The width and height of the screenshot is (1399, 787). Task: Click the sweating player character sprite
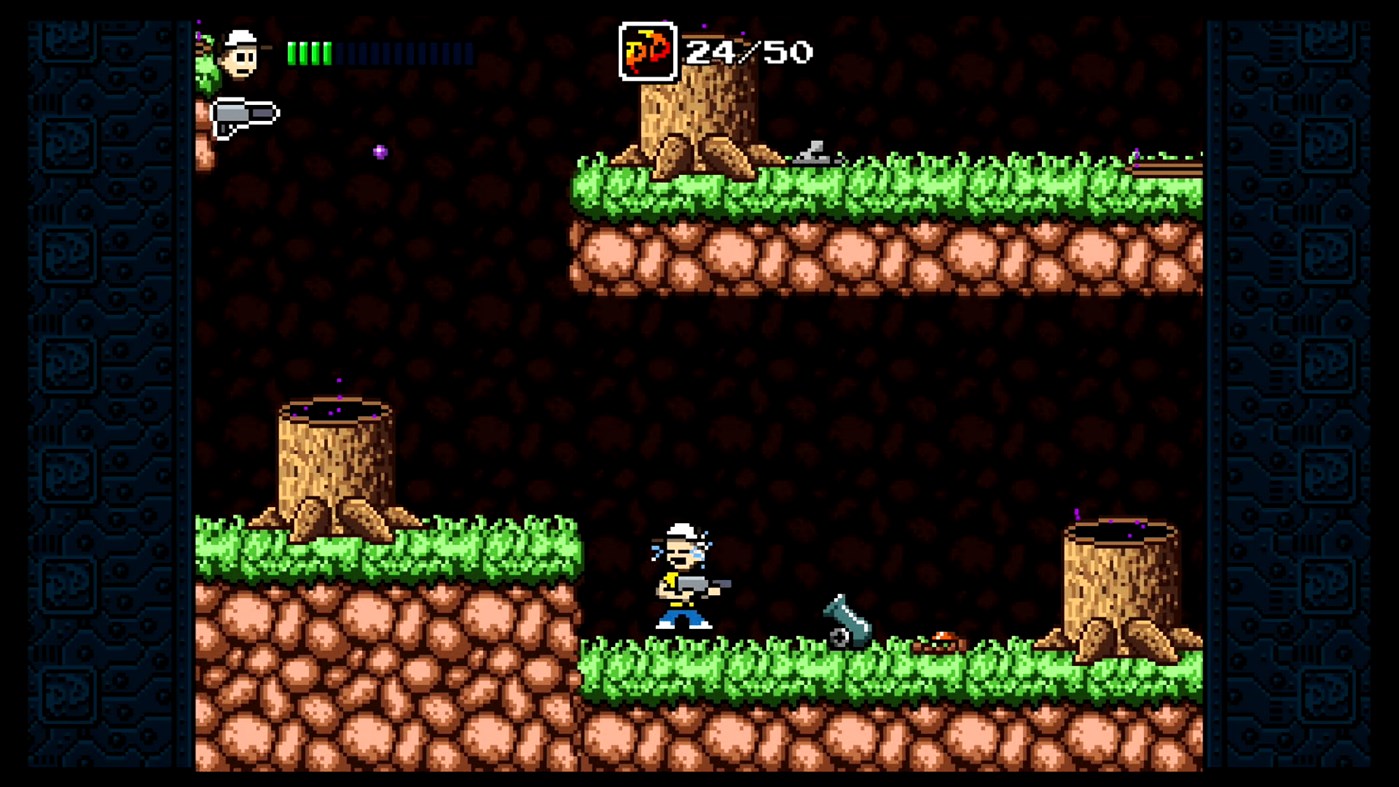[685, 580]
